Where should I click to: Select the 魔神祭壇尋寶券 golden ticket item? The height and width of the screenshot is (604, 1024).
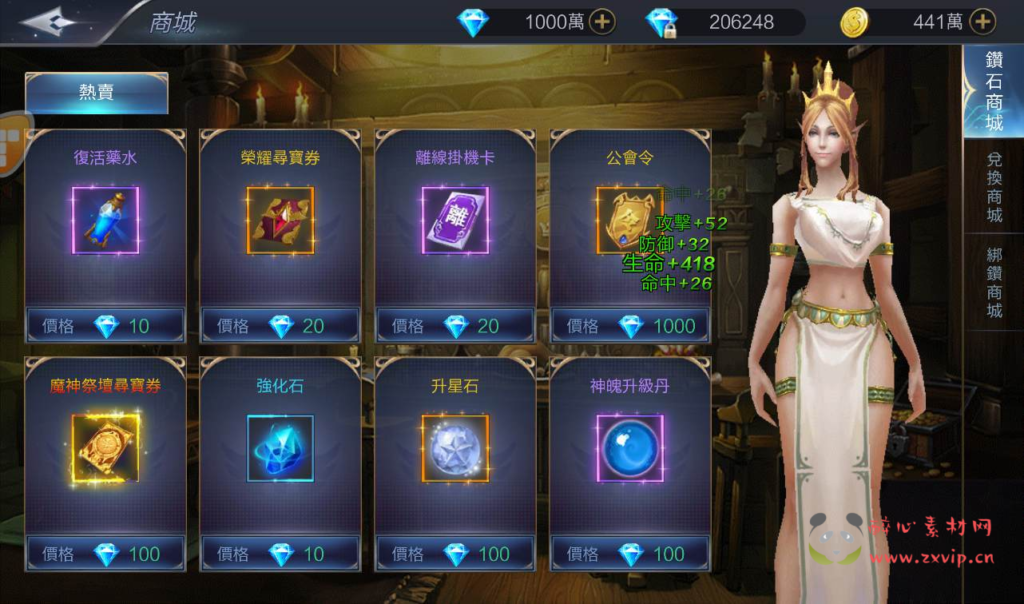[x=105, y=447]
